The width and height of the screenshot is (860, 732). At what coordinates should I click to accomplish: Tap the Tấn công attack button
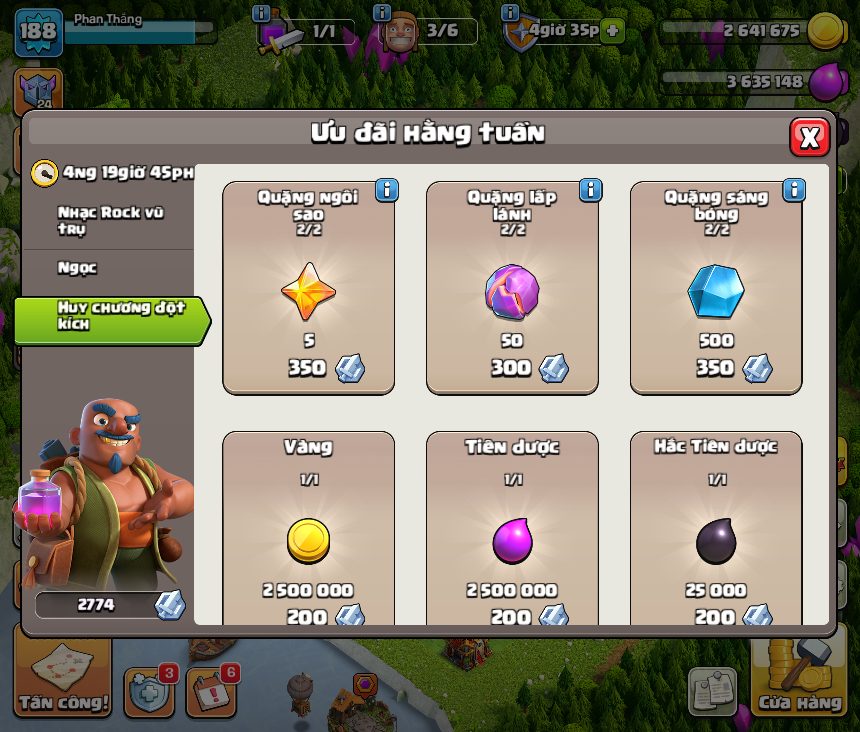[x=63, y=678]
